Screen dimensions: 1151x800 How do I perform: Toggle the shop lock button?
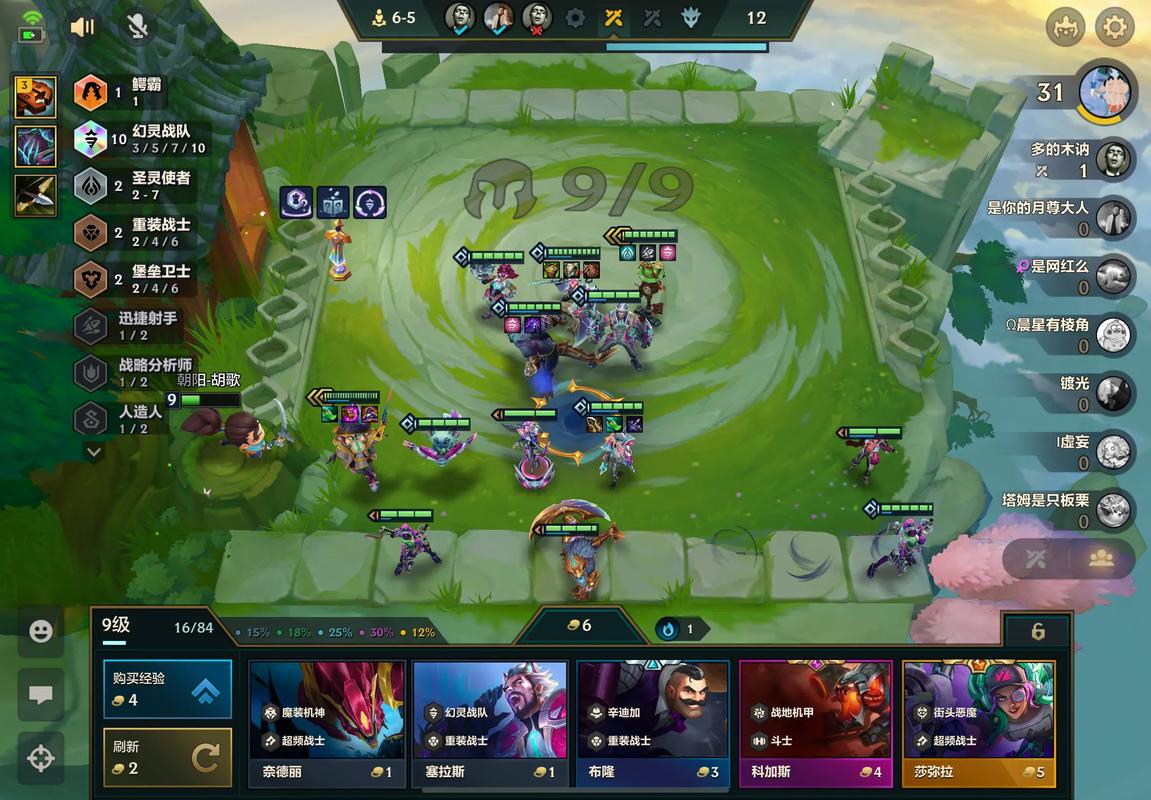click(x=1037, y=631)
